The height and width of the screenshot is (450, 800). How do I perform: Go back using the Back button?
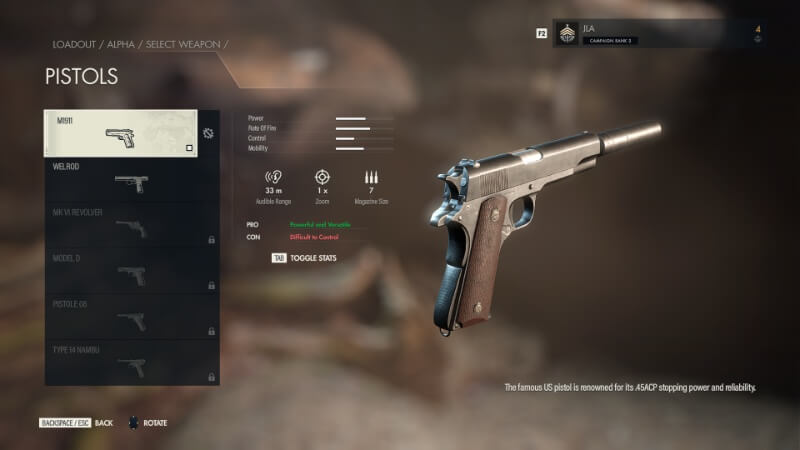coord(76,423)
